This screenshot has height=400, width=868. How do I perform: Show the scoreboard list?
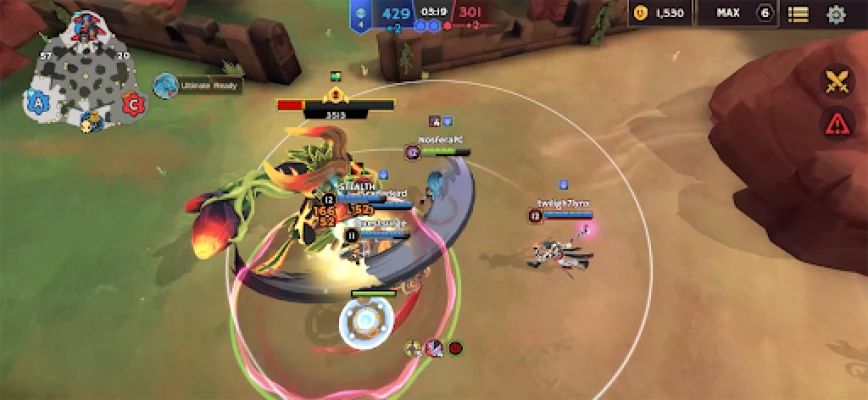[x=798, y=14]
